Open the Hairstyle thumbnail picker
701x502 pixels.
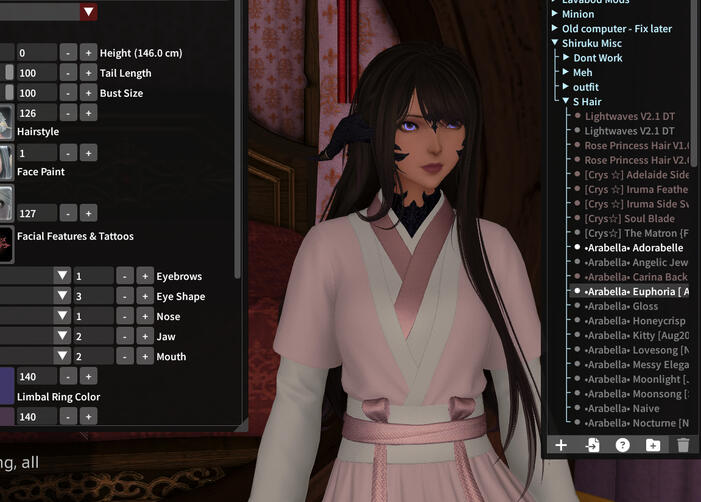click(5, 122)
